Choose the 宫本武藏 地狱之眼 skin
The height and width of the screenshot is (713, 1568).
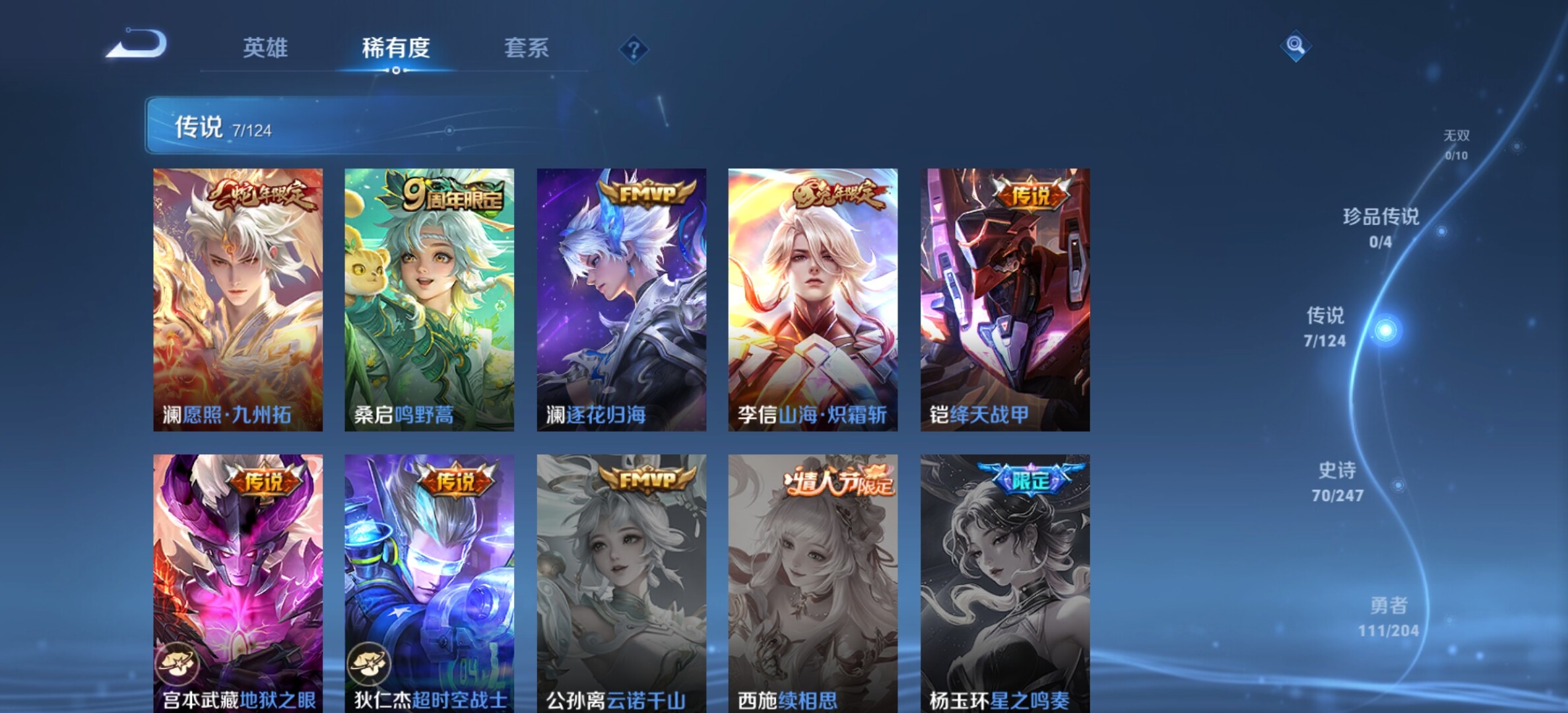point(238,582)
